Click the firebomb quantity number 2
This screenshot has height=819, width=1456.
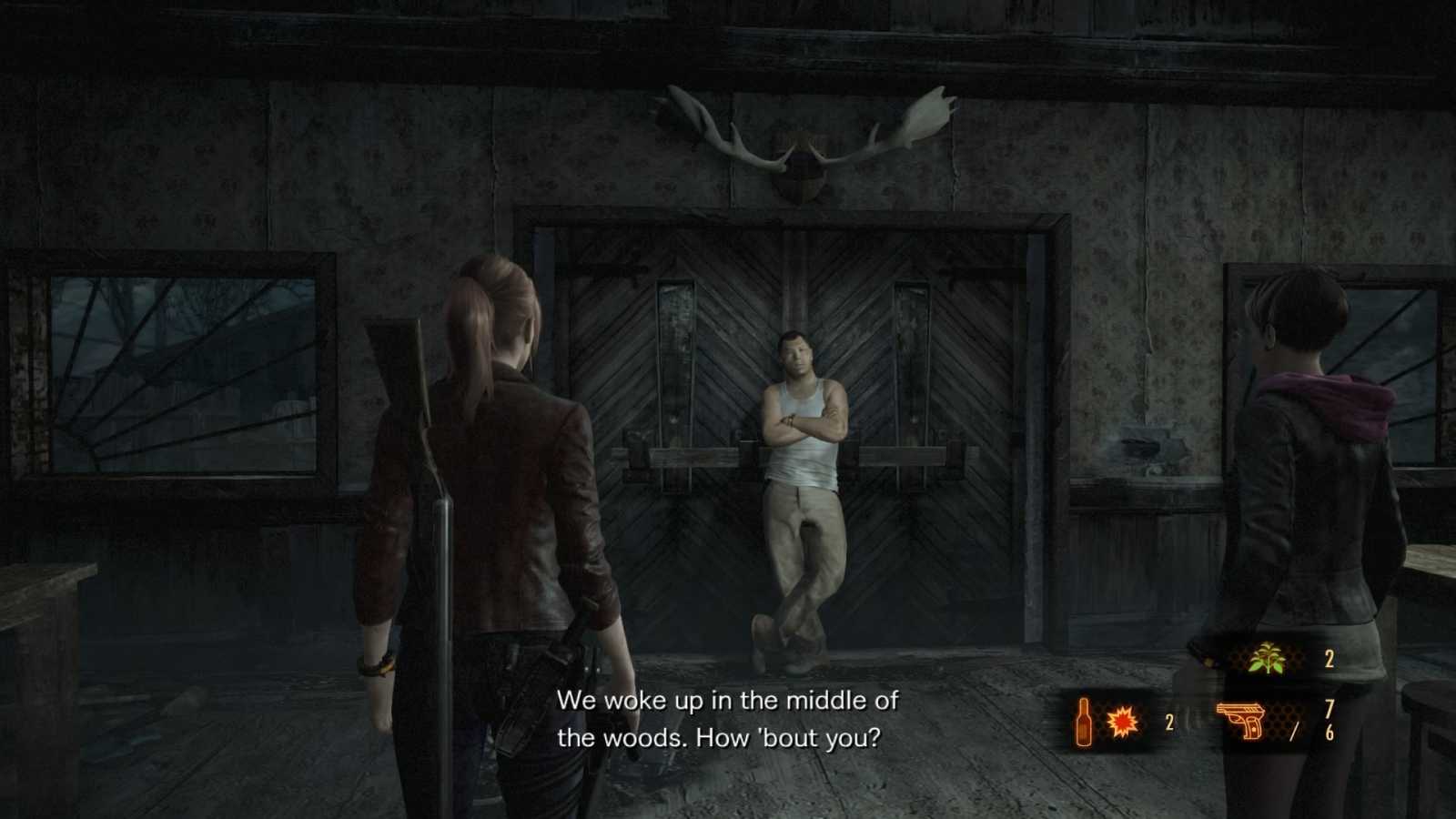point(1168,723)
